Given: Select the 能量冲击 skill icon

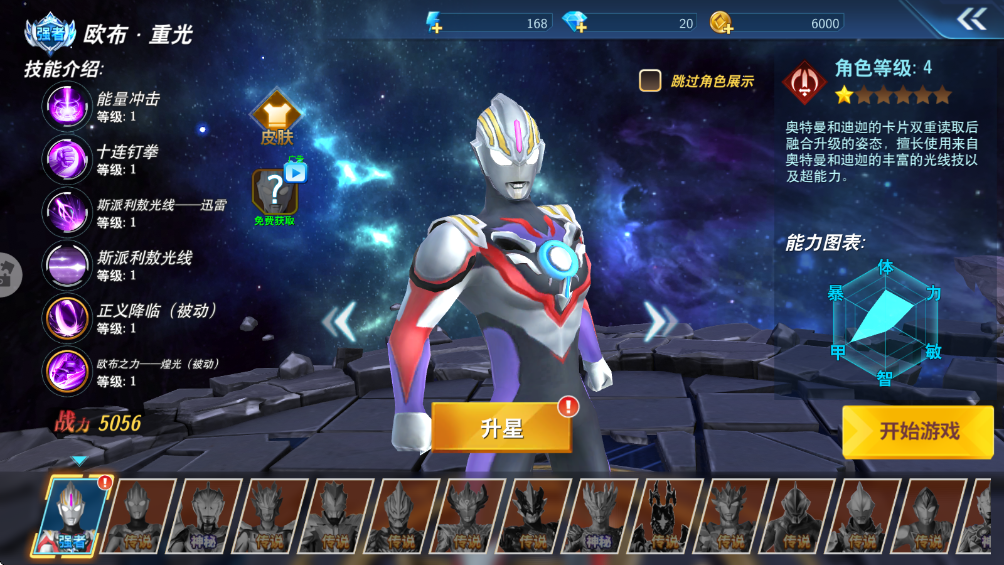Looking at the screenshot, I should [x=67, y=106].
